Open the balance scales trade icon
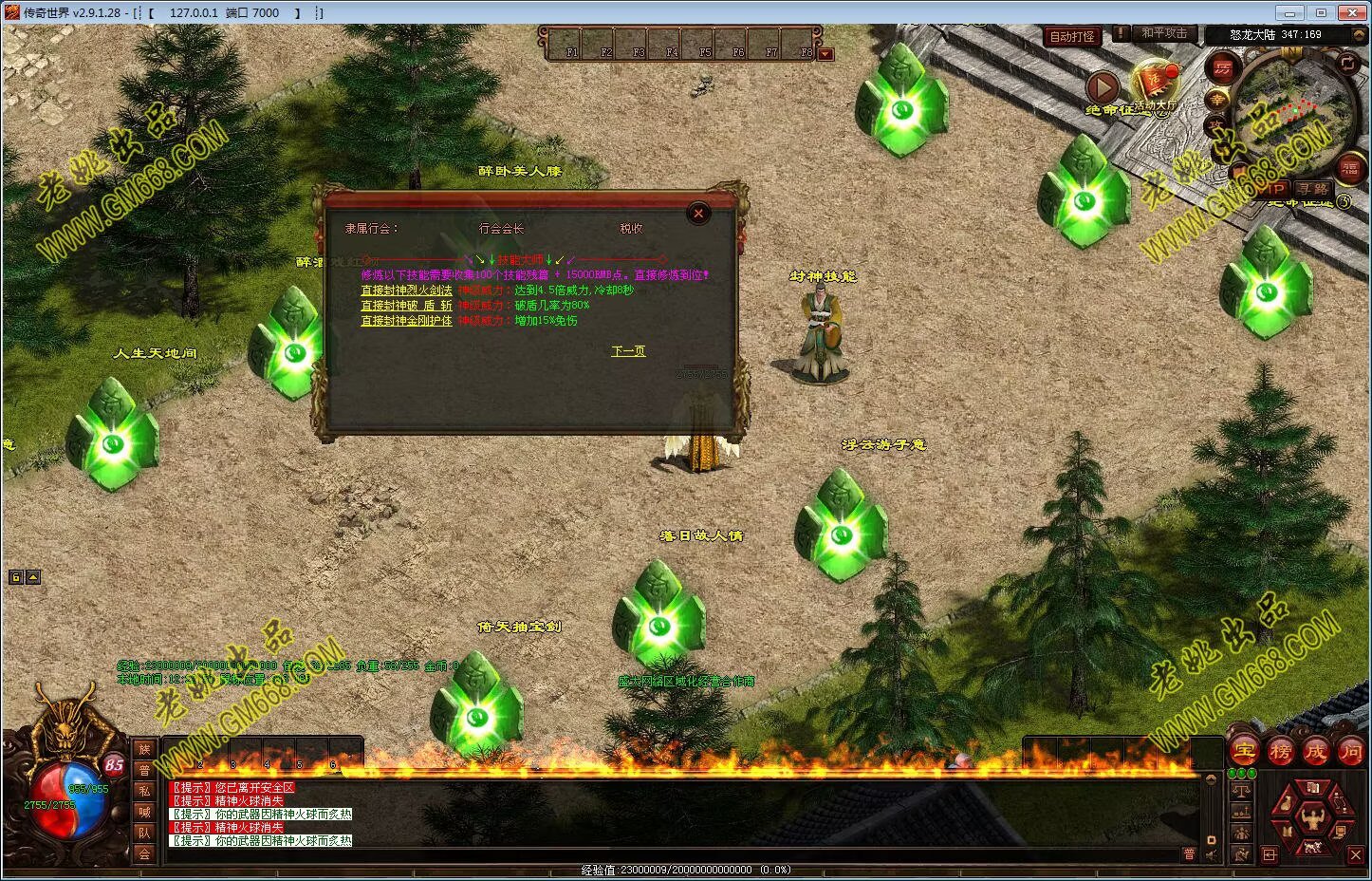The height and width of the screenshot is (881, 1372). [1241, 790]
